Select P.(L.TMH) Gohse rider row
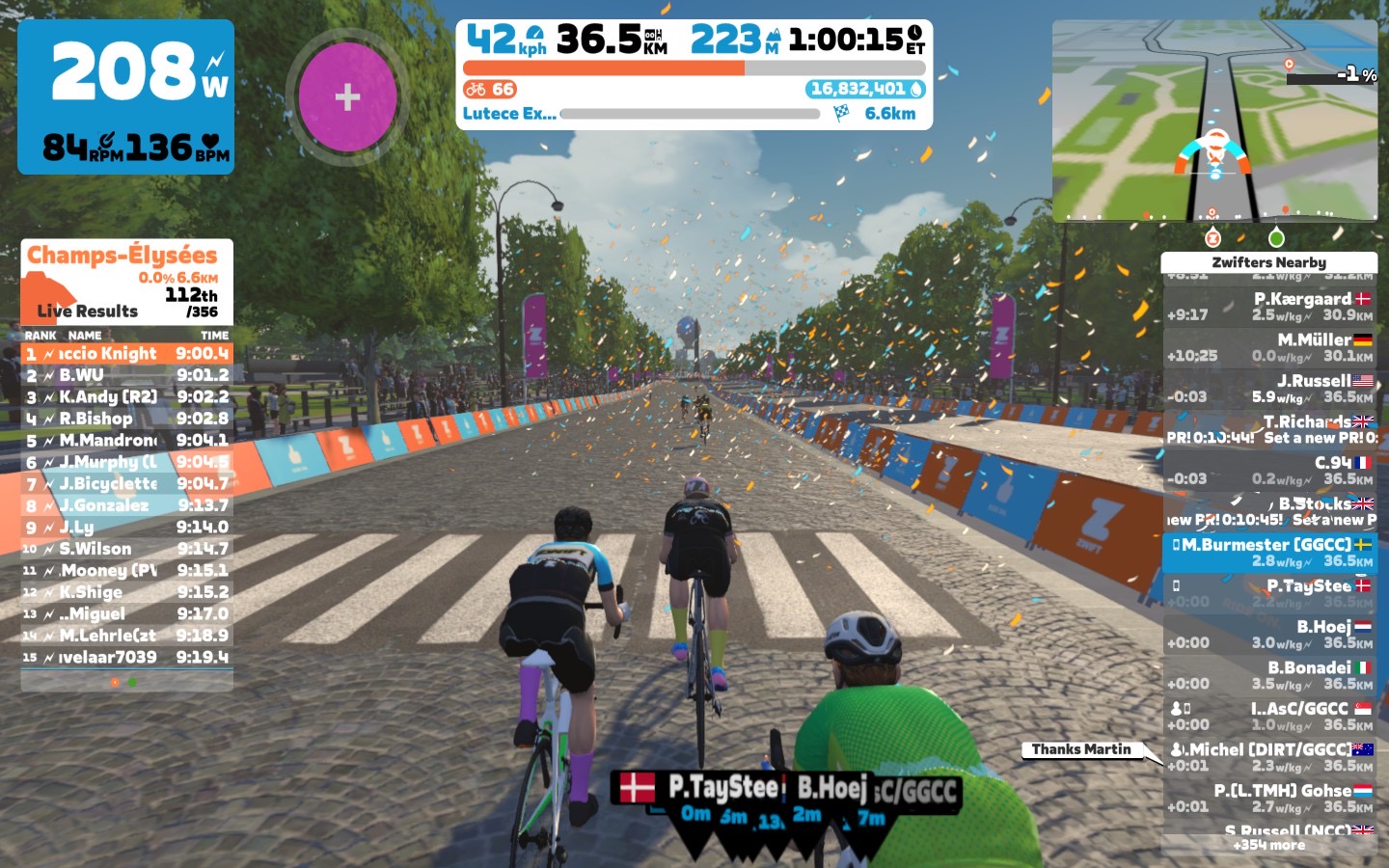Image resolution: width=1389 pixels, height=868 pixels. (1269, 798)
